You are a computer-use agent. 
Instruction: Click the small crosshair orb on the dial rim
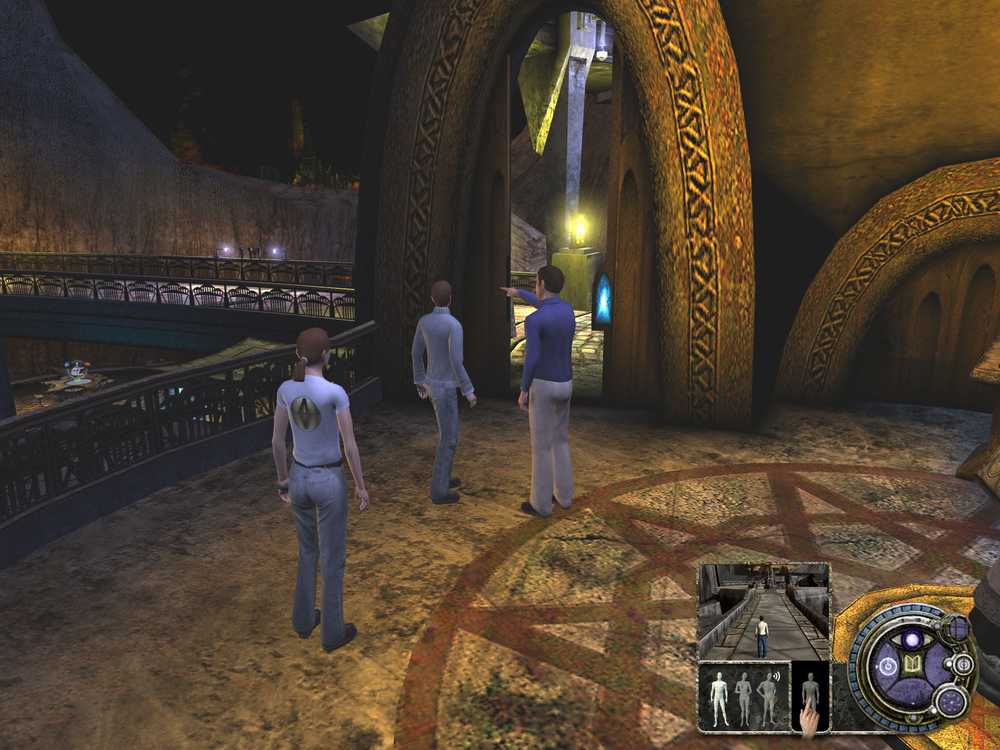pos(963,663)
